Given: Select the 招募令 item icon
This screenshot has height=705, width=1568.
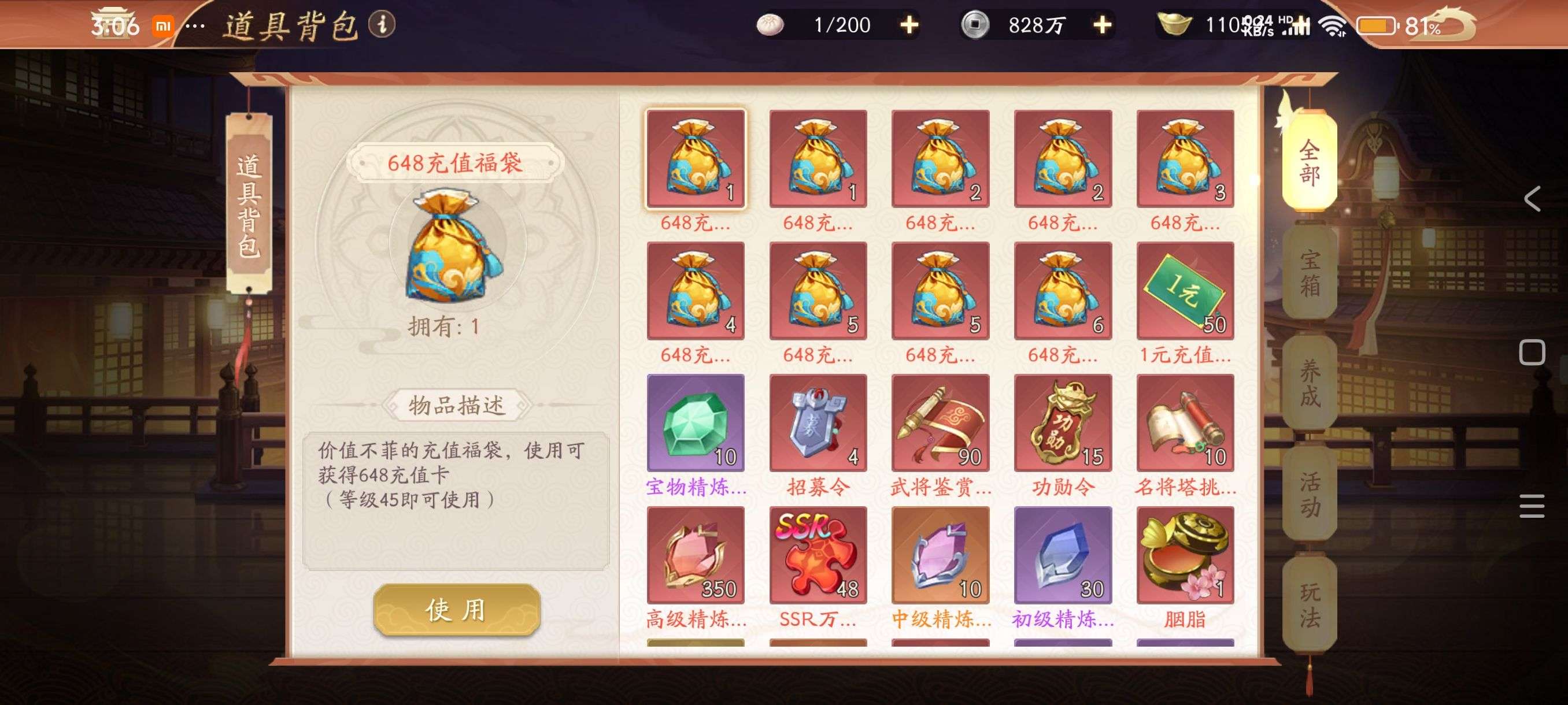Looking at the screenshot, I should point(818,424).
